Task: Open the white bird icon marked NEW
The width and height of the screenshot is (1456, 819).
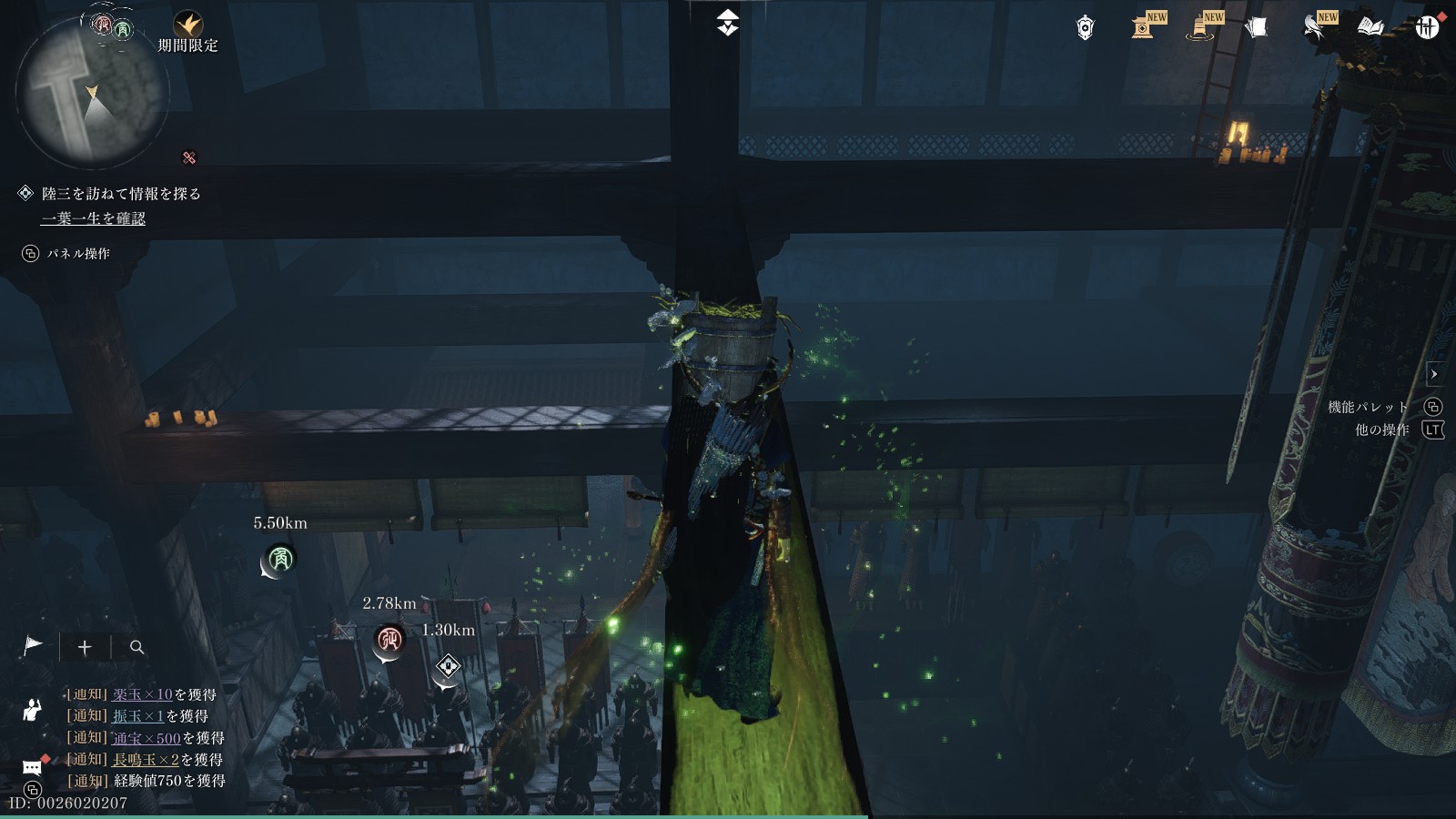Action: pos(1315,27)
